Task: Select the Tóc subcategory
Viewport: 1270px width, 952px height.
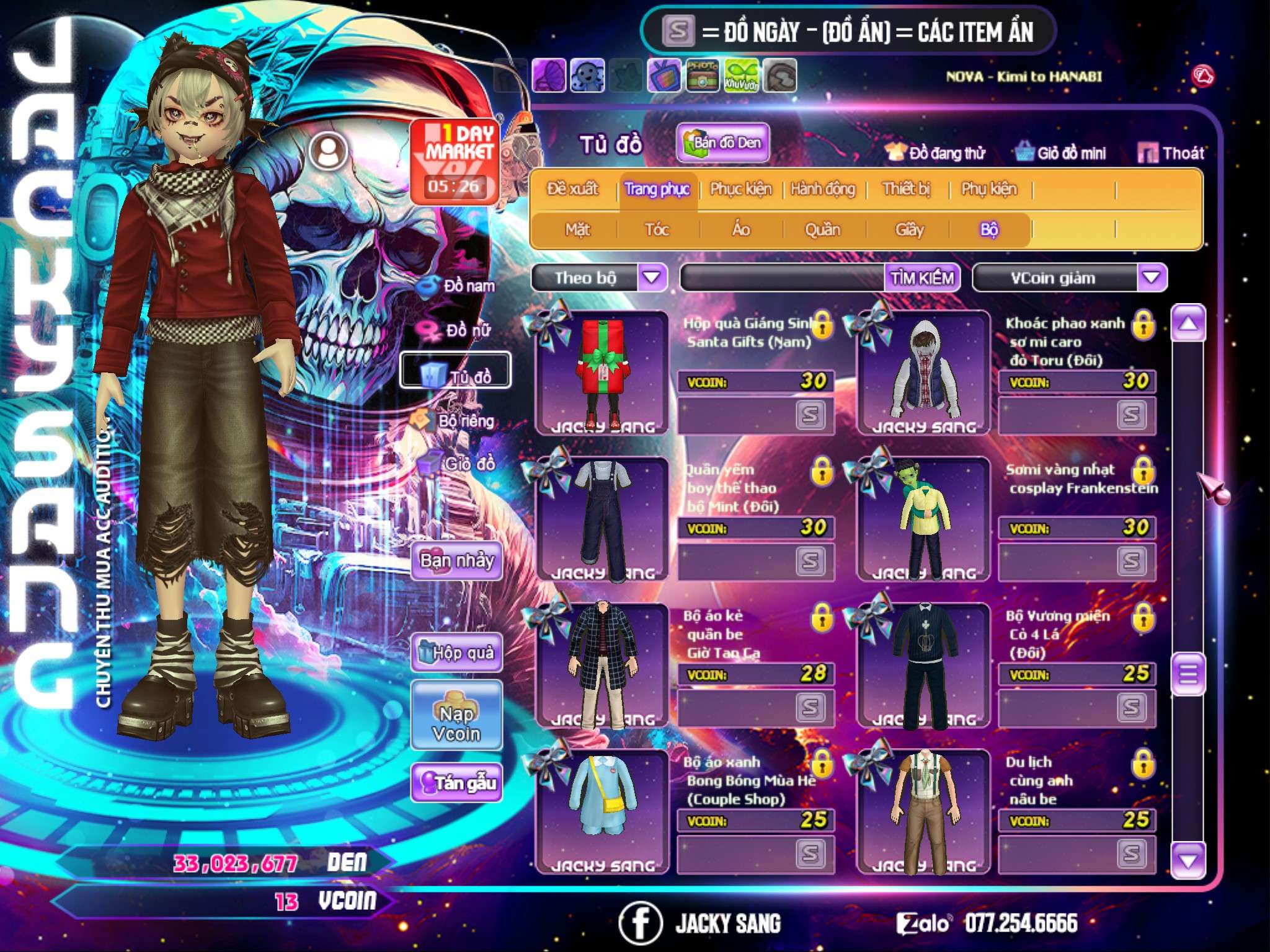Action: [657, 230]
